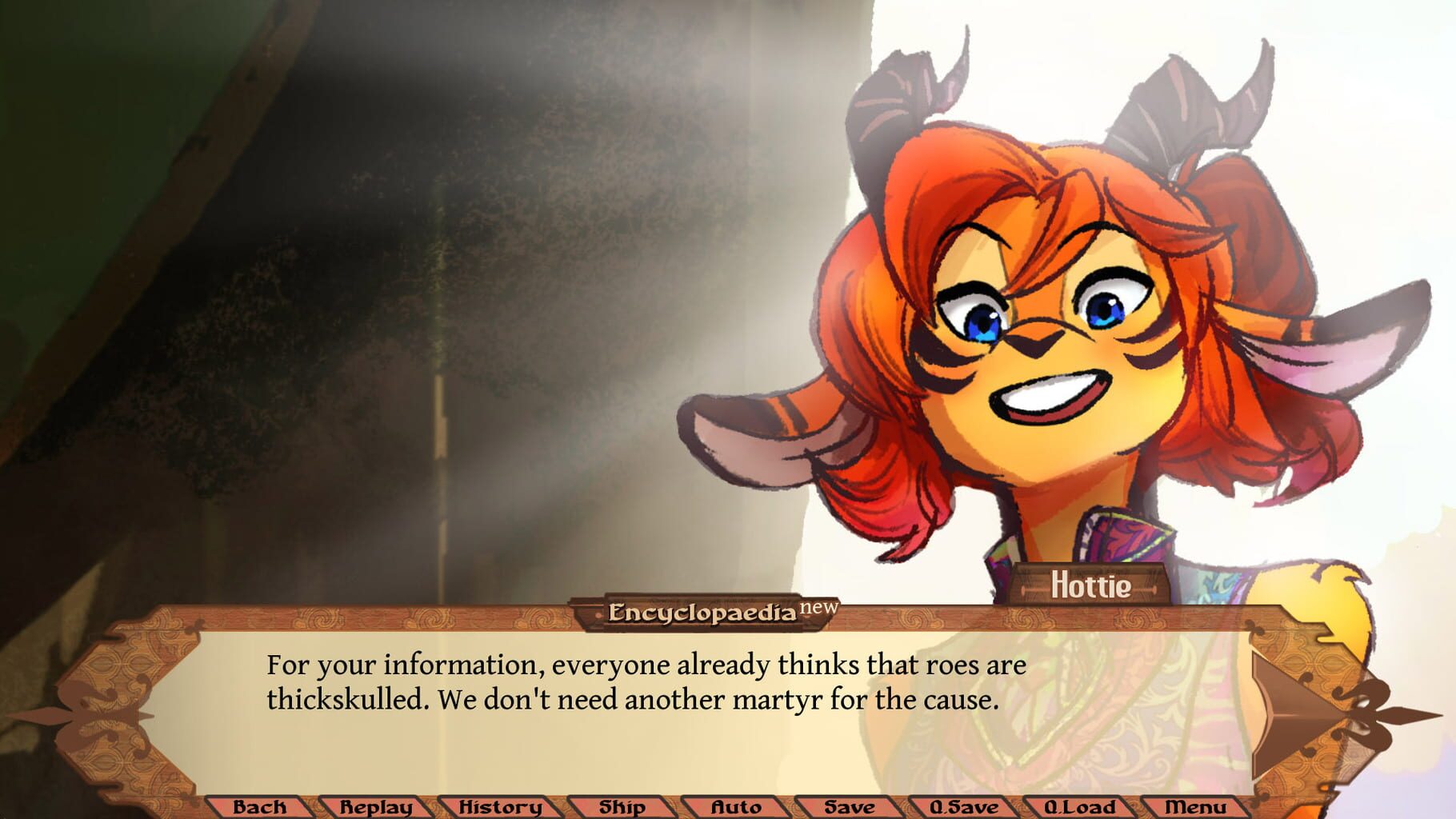Open the Save screen
Image resolution: width=1456 pixels, height=819 pixels.
(x=849, y=809)
